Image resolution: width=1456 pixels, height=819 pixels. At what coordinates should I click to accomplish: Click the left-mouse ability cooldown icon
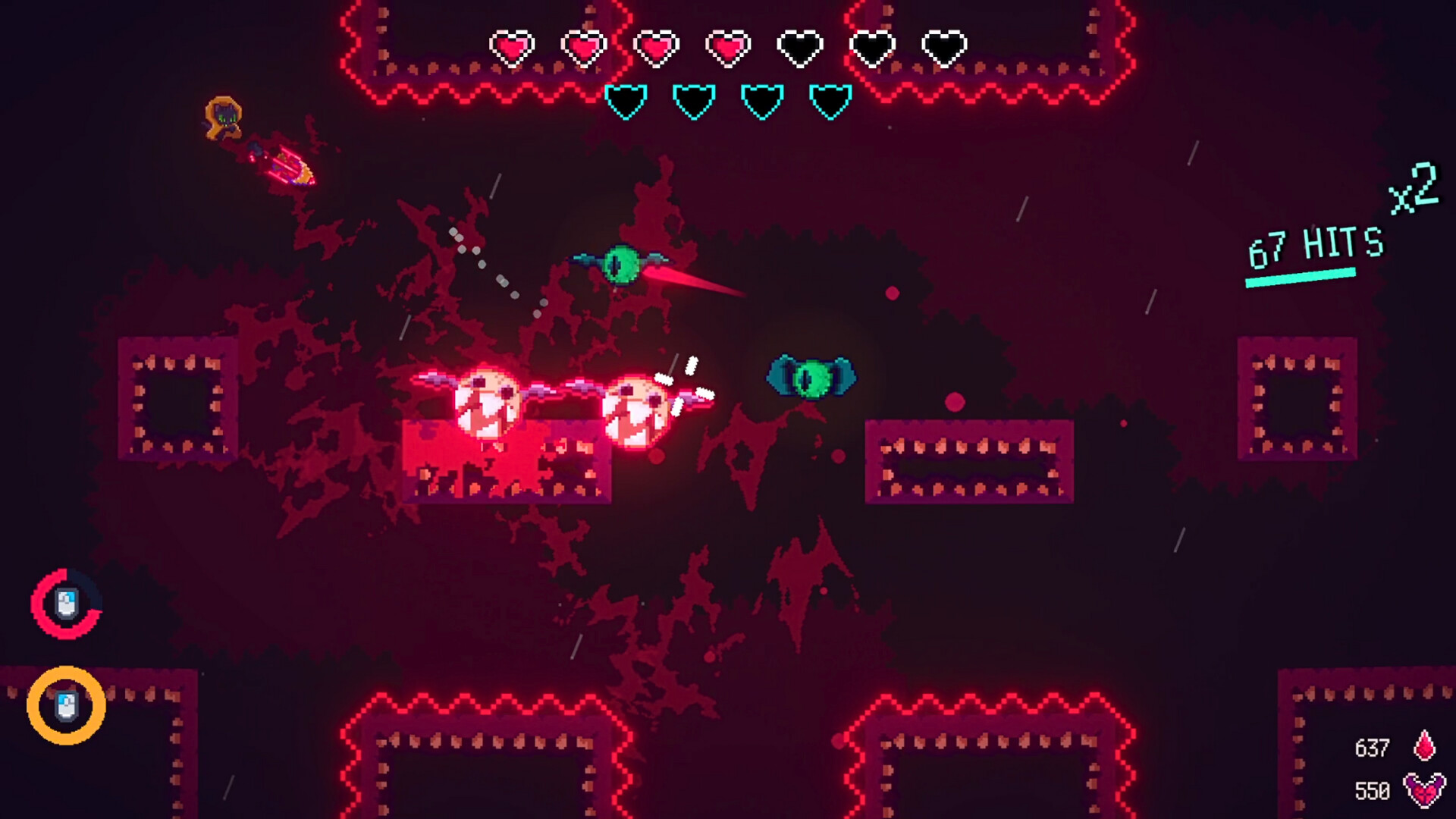coord(64,603)
